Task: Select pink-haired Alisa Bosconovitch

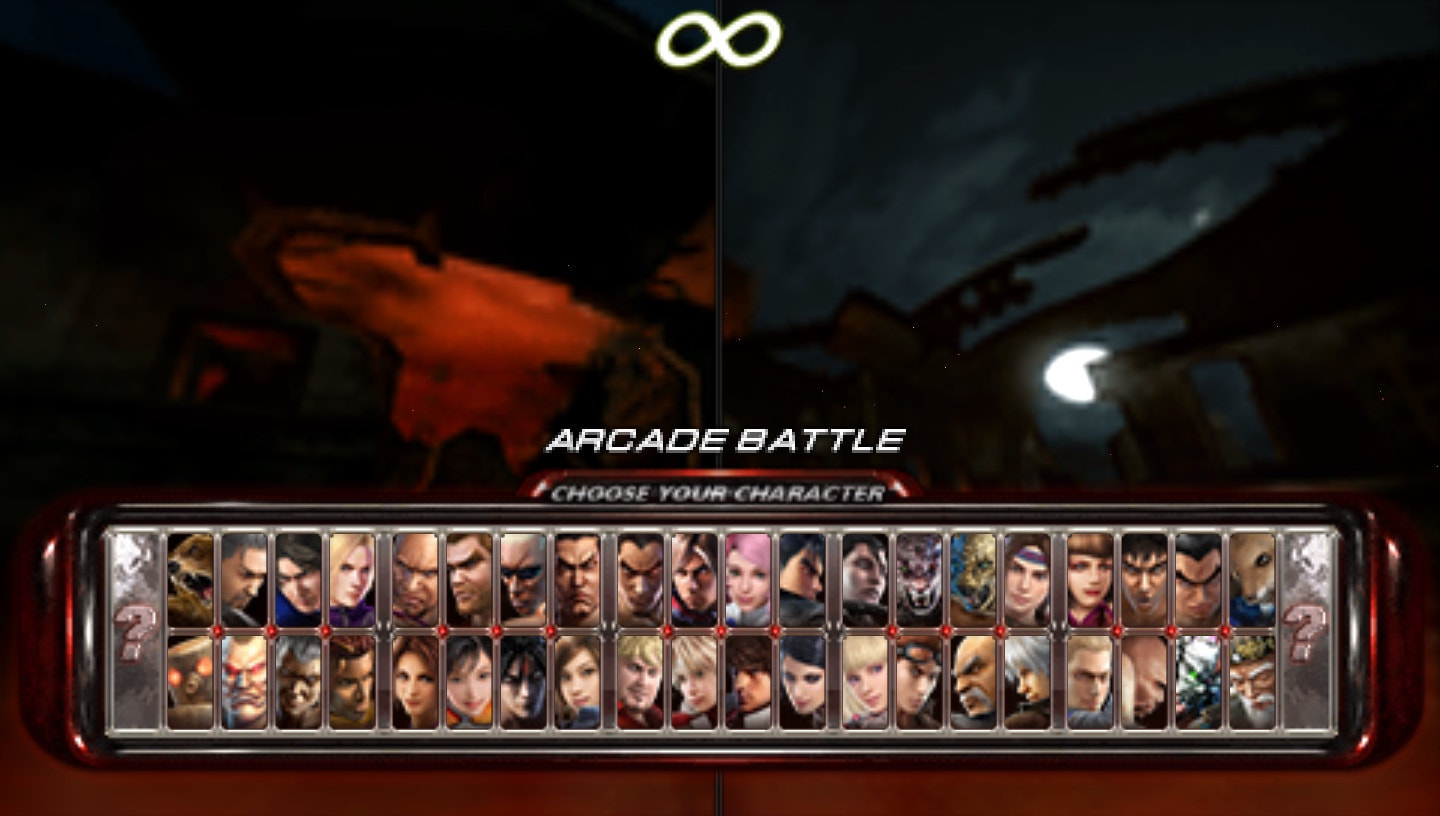Action: pyautogui.click(x=746, y=580)
